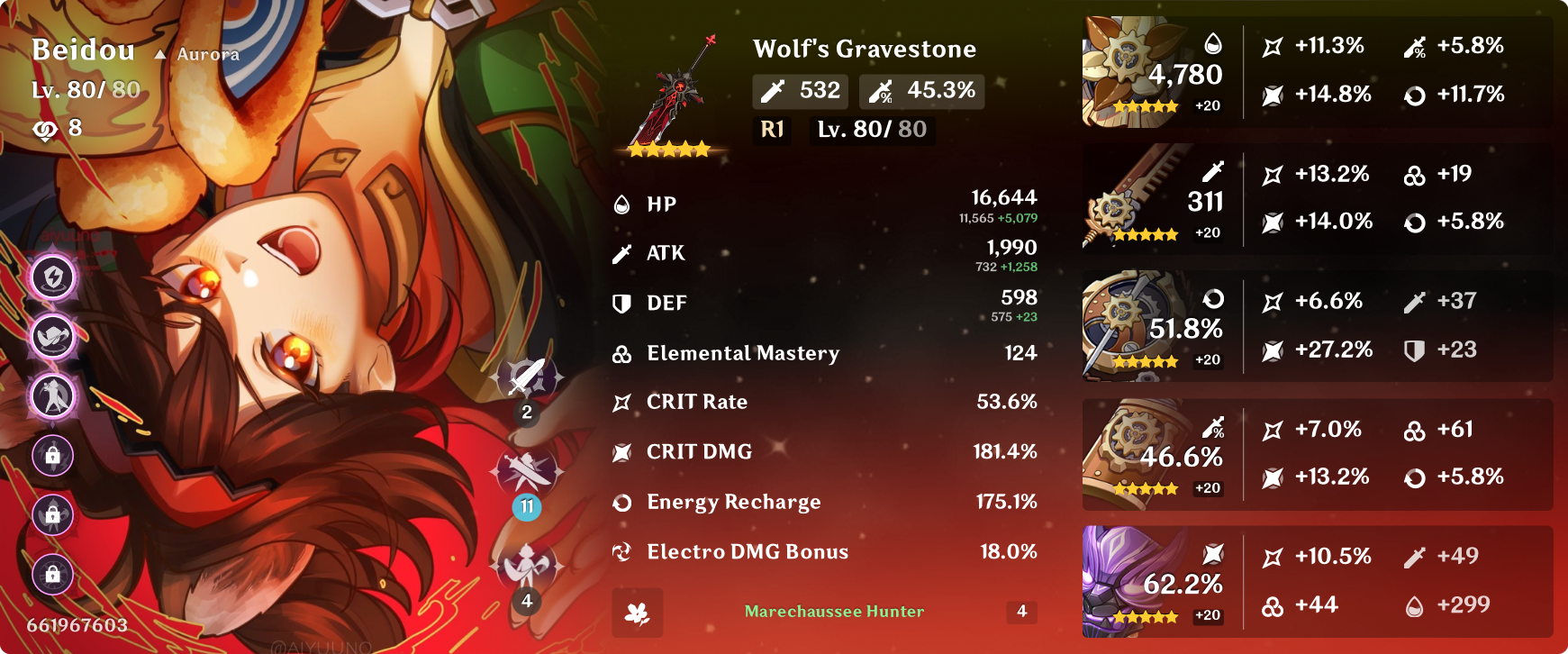The width and height of the screenshot is (1568, 654).
Task: Open the Marechaussee Hunter set details
Action: tap(832, 613)
